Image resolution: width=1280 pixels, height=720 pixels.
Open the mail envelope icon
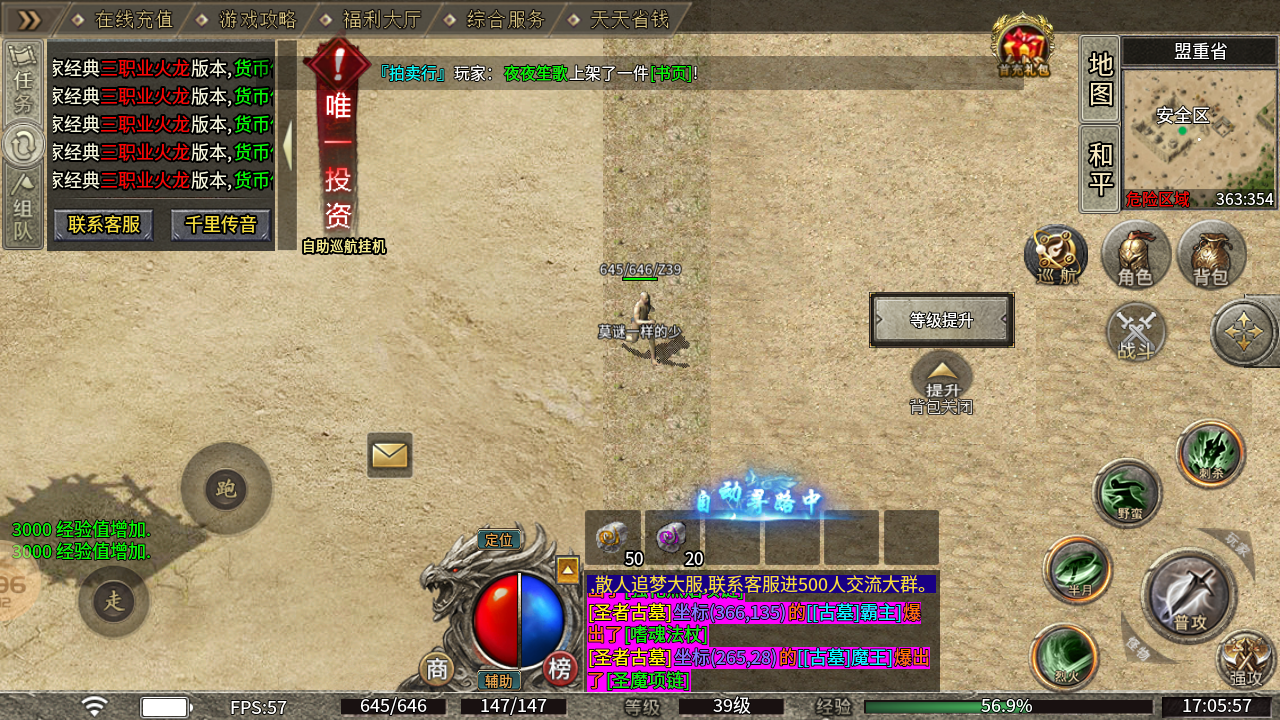click(389, 455)
